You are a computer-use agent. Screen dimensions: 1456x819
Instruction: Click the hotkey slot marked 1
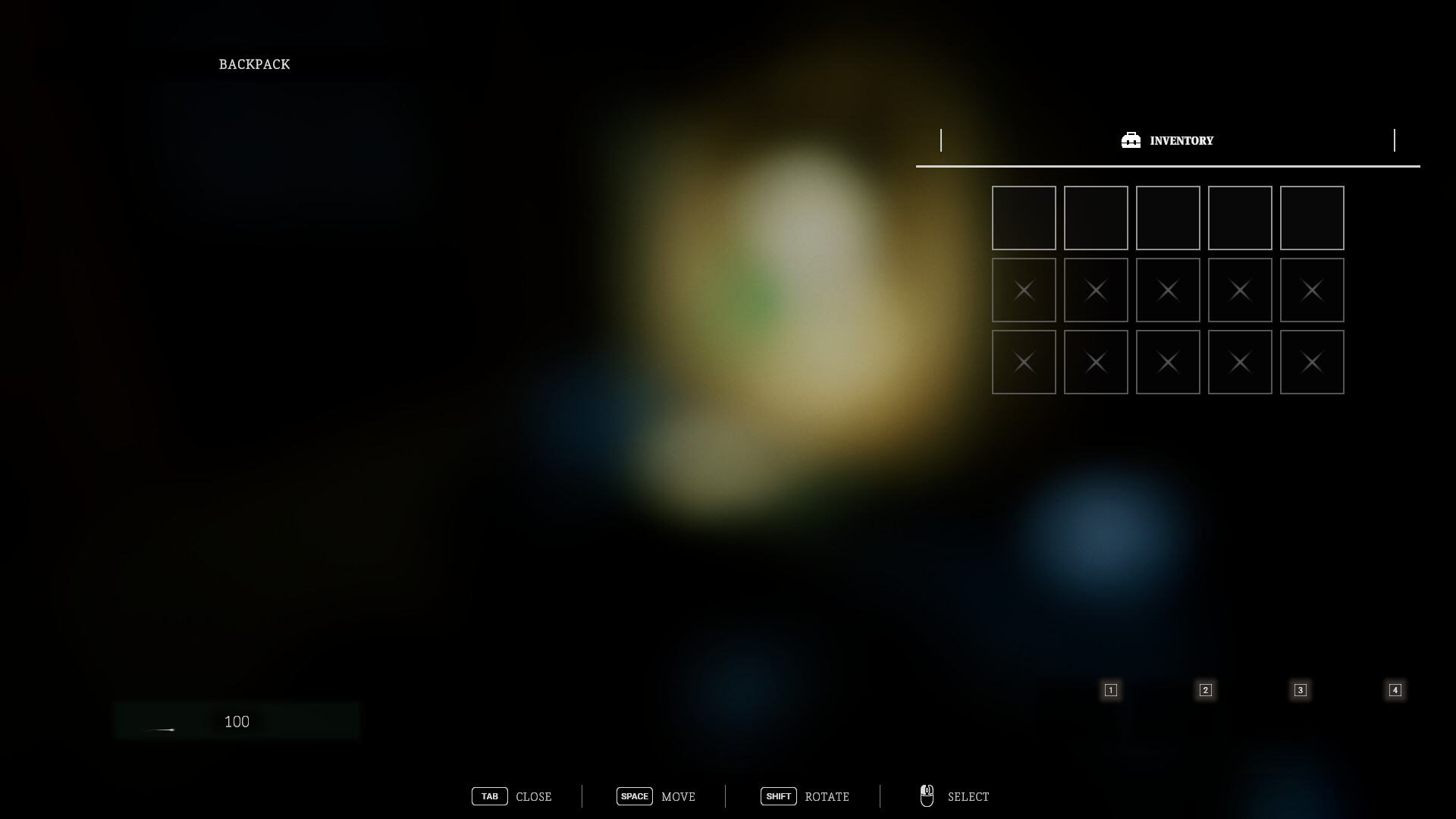tap(1110, 690)
